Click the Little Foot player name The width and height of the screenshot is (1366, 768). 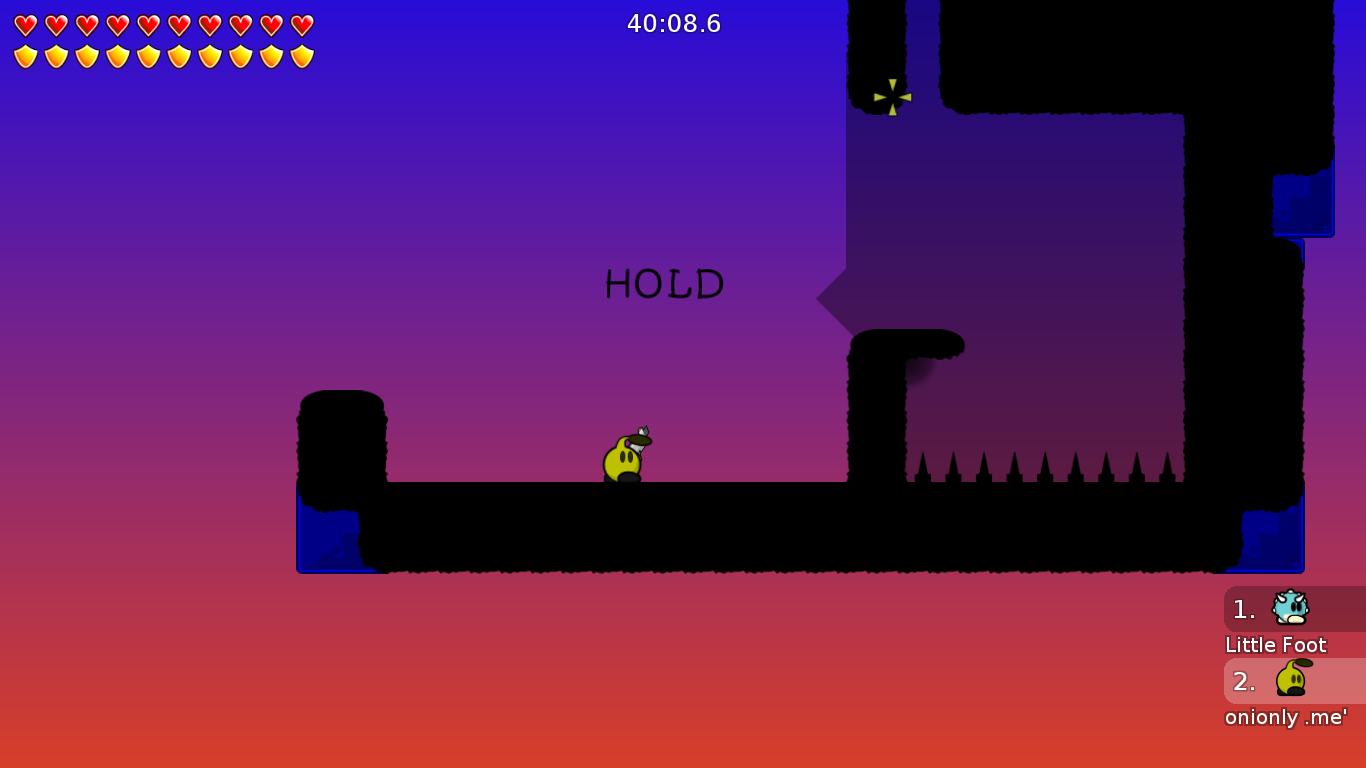pyautogui.click(x=1275, y=645)
